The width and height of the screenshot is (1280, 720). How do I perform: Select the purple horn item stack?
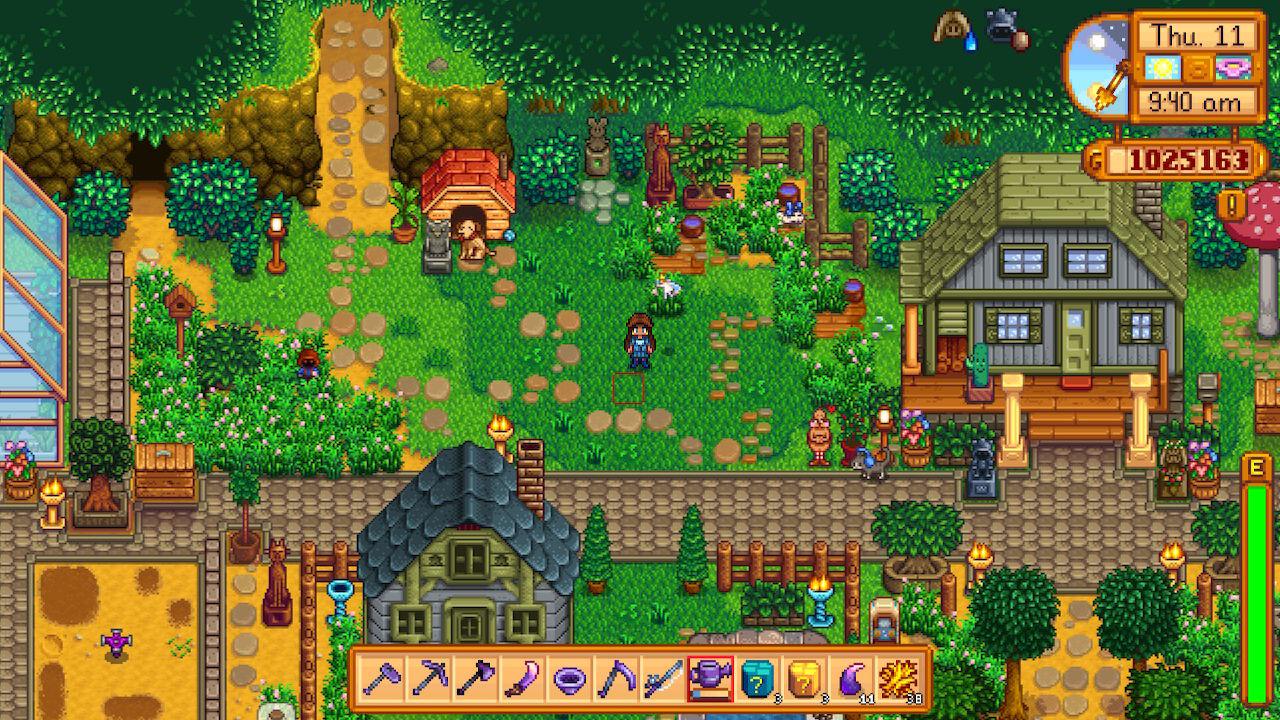[x=850, y=679]
